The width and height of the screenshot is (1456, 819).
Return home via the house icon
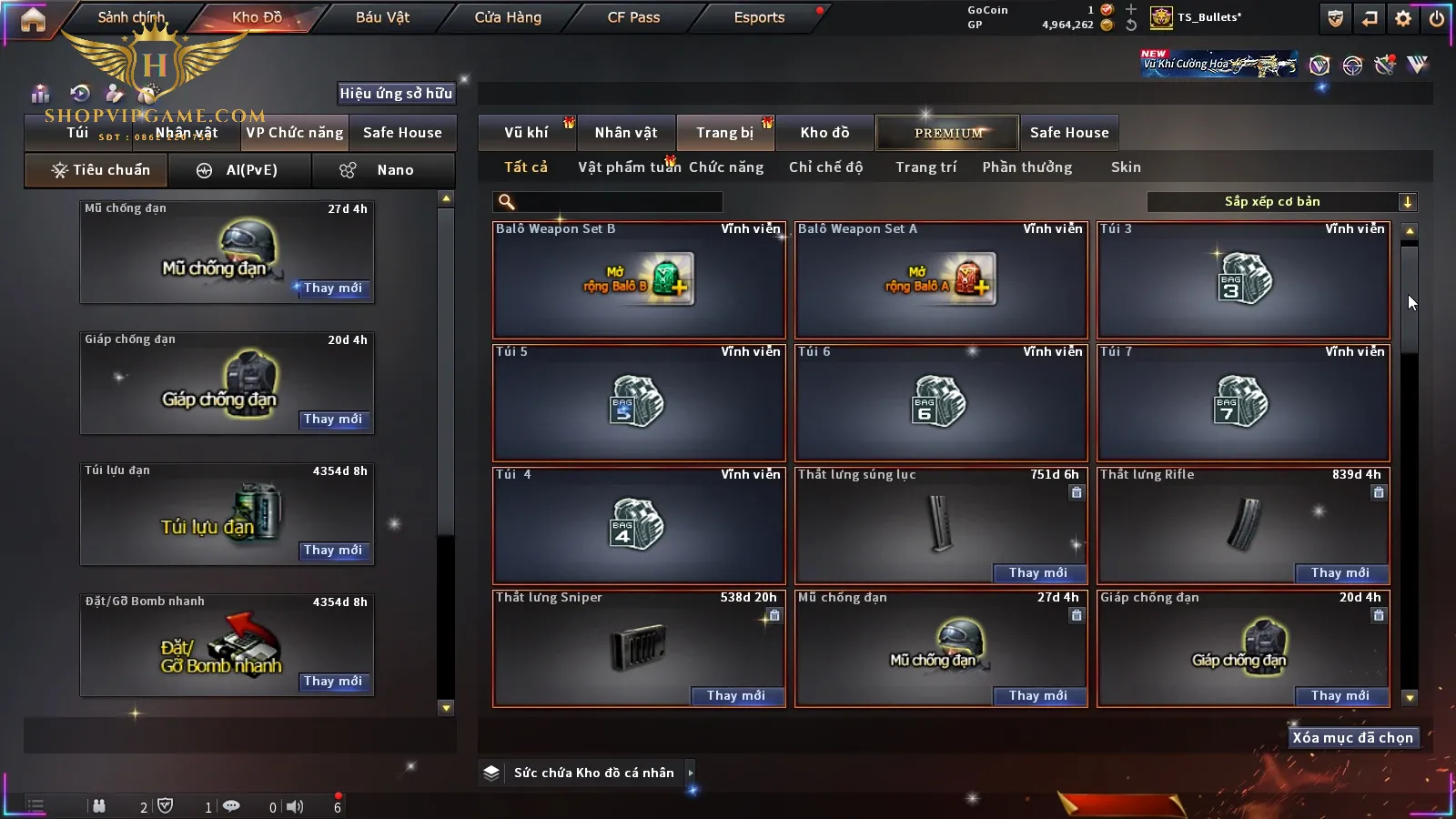(x=33, y=19)
